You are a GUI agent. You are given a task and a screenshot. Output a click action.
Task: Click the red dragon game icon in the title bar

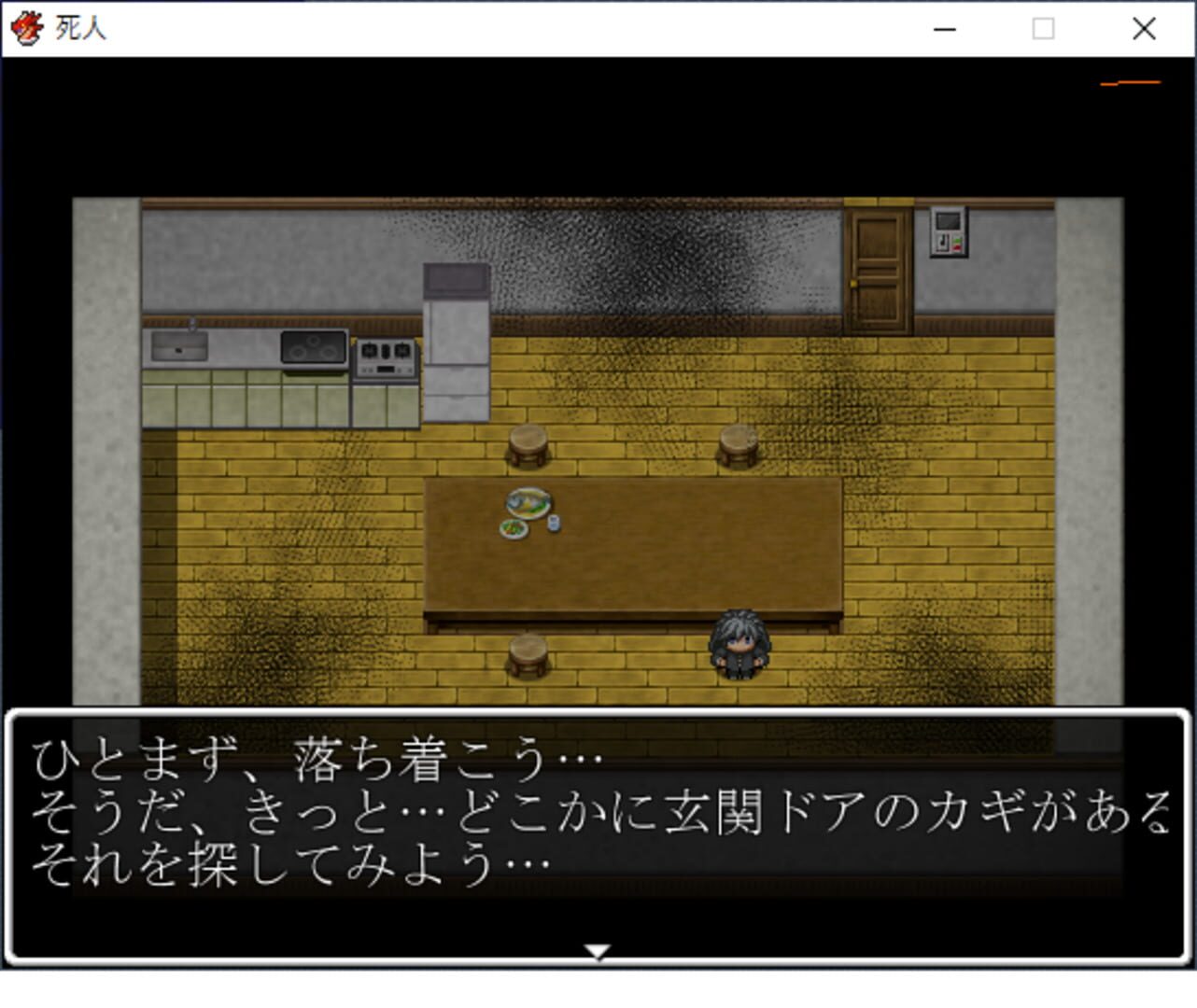click(27, 28)
